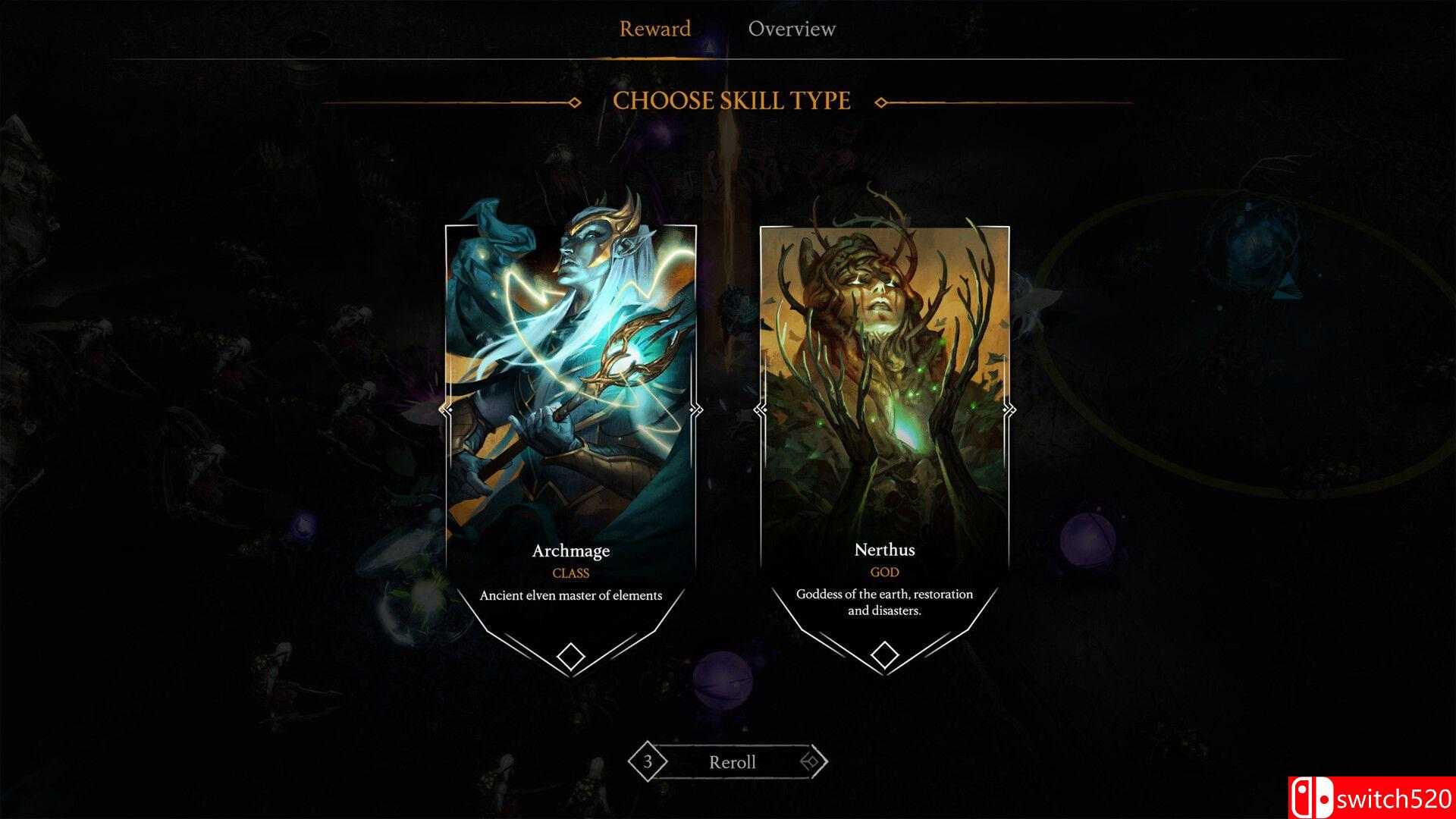Expand the arrow marker beside the Reroll banner
Screen dimensions: 1456x819
(813, 762)
